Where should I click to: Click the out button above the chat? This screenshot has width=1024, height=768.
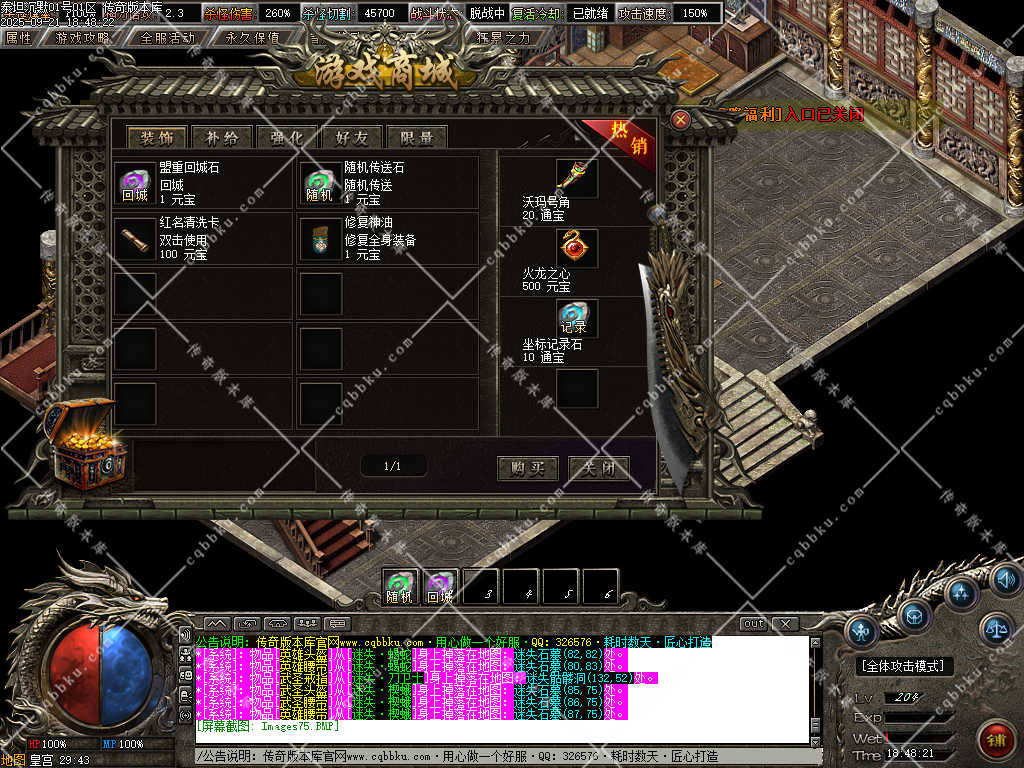754,624
